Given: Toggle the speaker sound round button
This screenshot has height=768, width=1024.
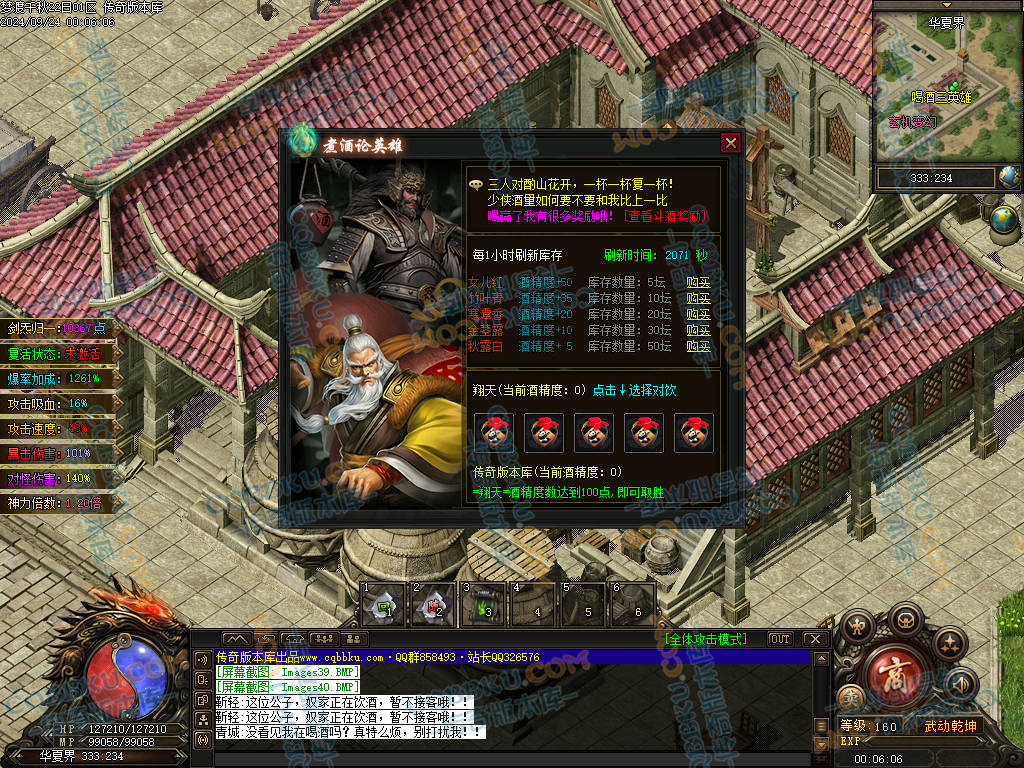Looking at the screenshot, I should (962, 685).
